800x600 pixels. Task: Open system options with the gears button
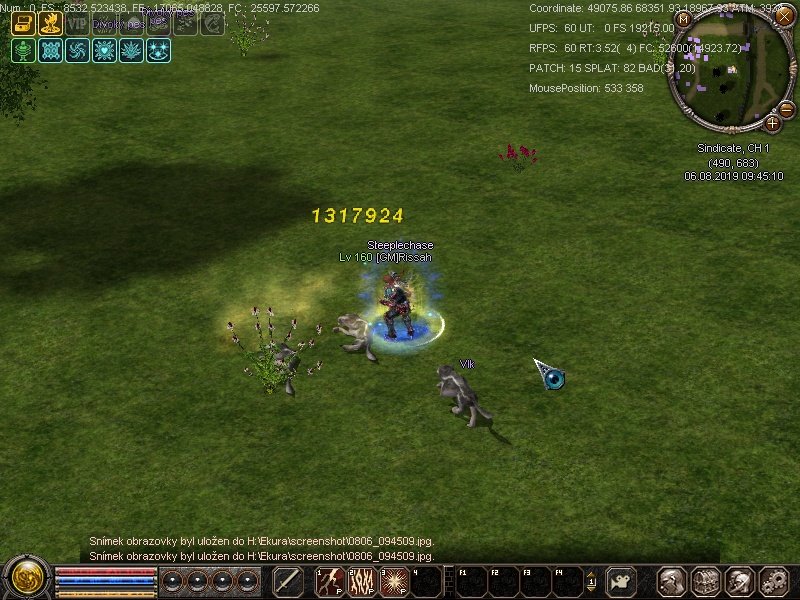pyautogui.click(x=773, y=581)
